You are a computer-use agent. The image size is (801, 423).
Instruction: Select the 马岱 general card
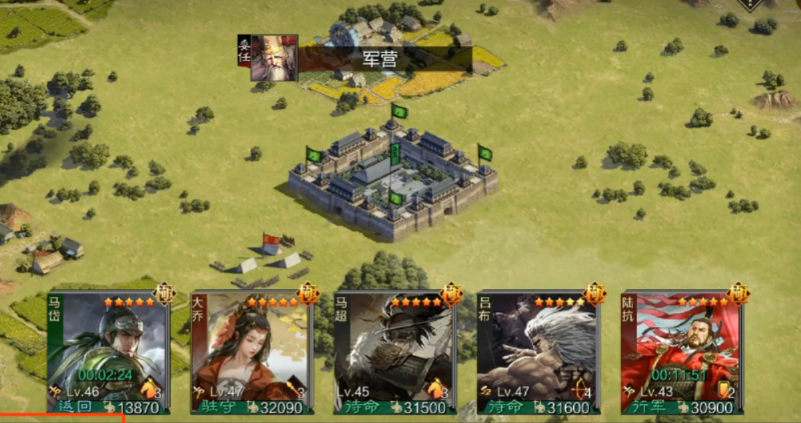coord(107,352)
